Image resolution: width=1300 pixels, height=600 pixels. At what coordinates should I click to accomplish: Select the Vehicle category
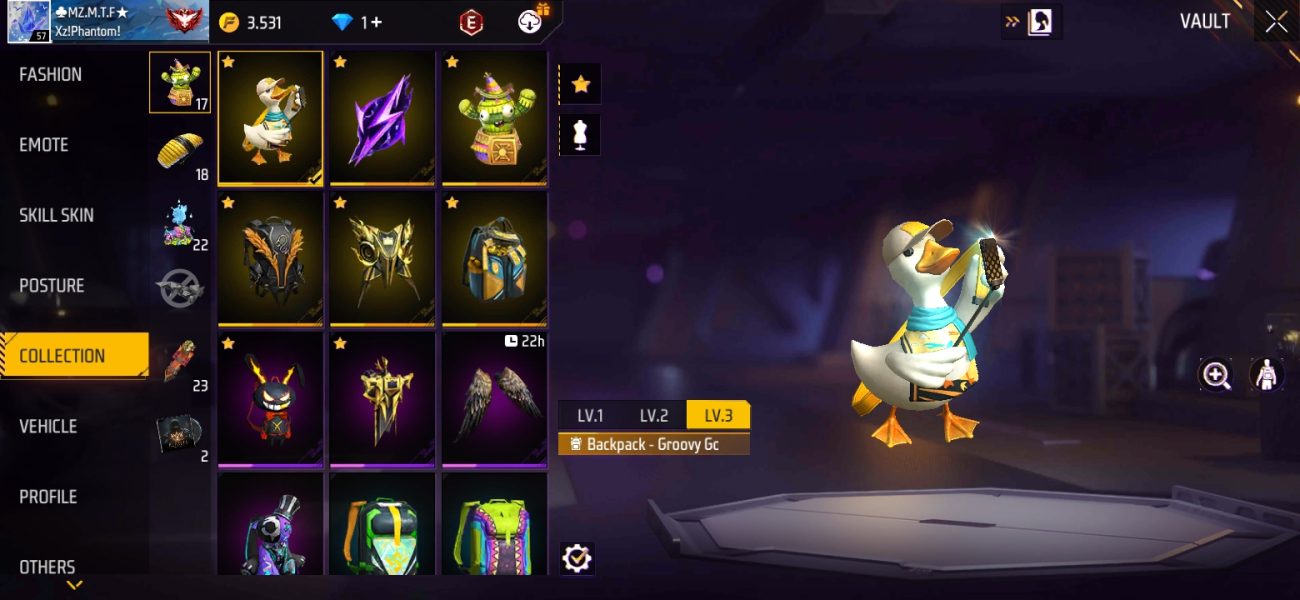(48, 427)
